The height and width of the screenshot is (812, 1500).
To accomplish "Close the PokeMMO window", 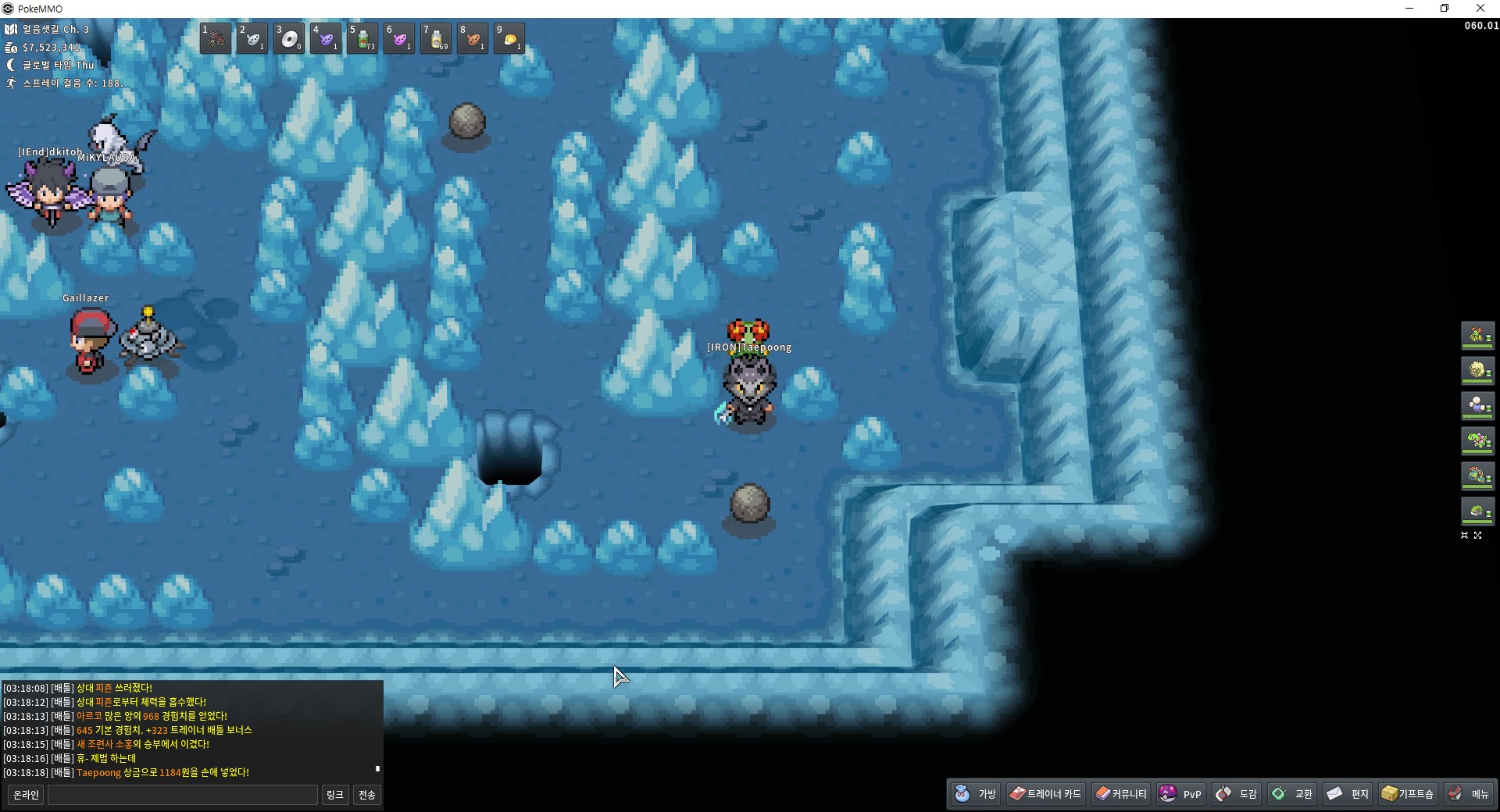I will point(1480,9).
